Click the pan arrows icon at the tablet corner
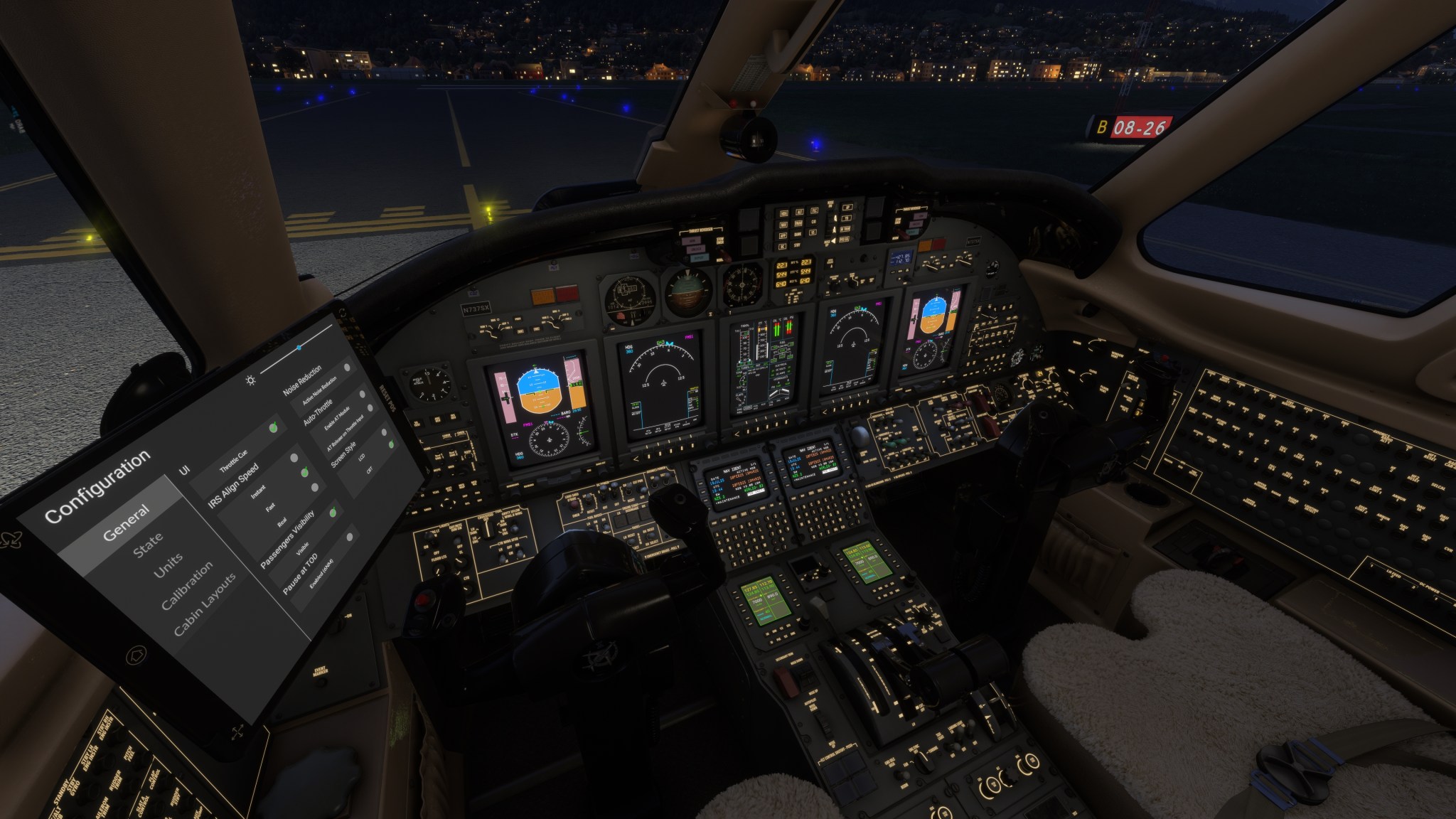The image size is (1456, 819). click(239, 731)
